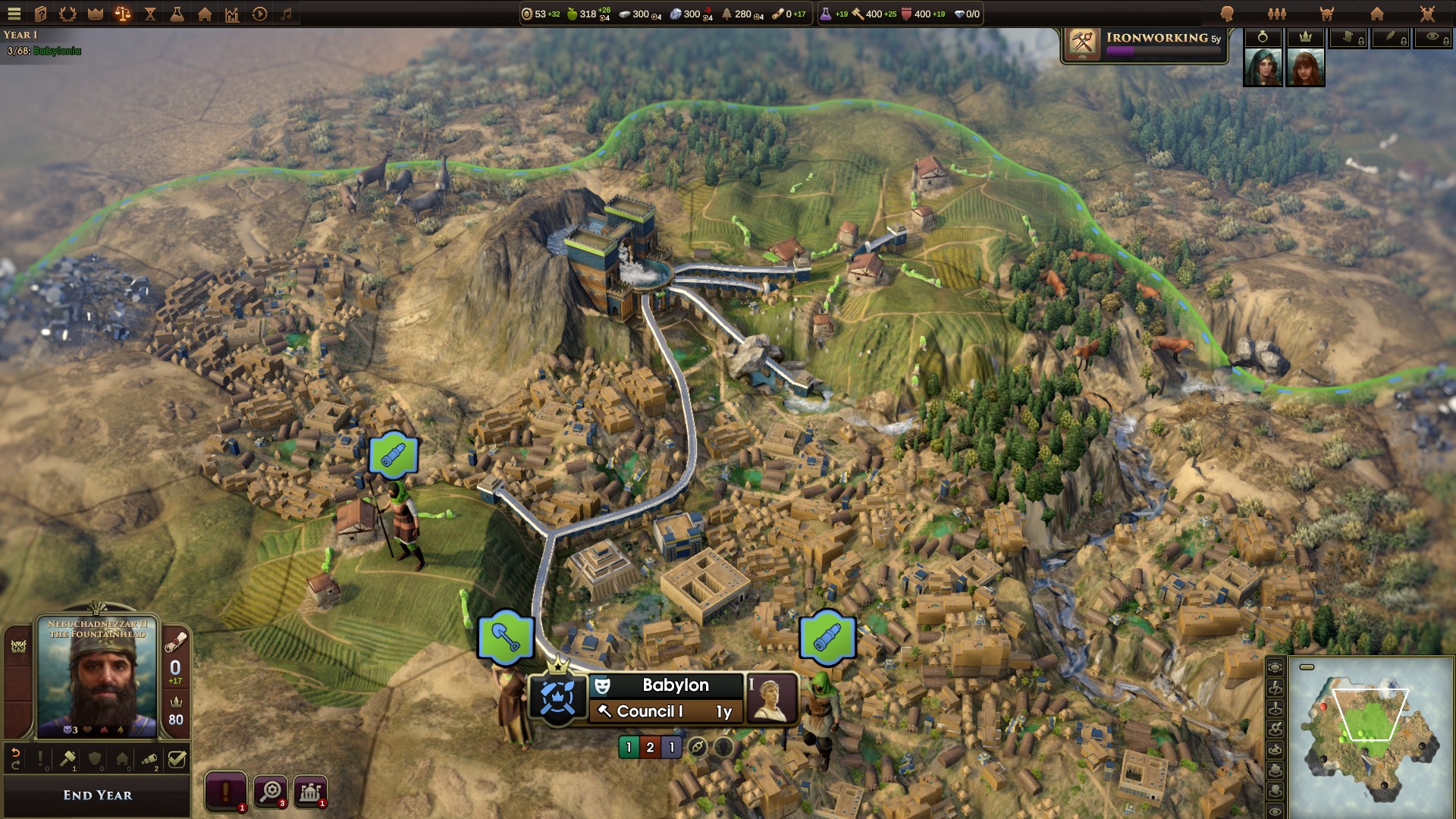Click Nebuchadnezzar II leader portrait

click(97, 676)
